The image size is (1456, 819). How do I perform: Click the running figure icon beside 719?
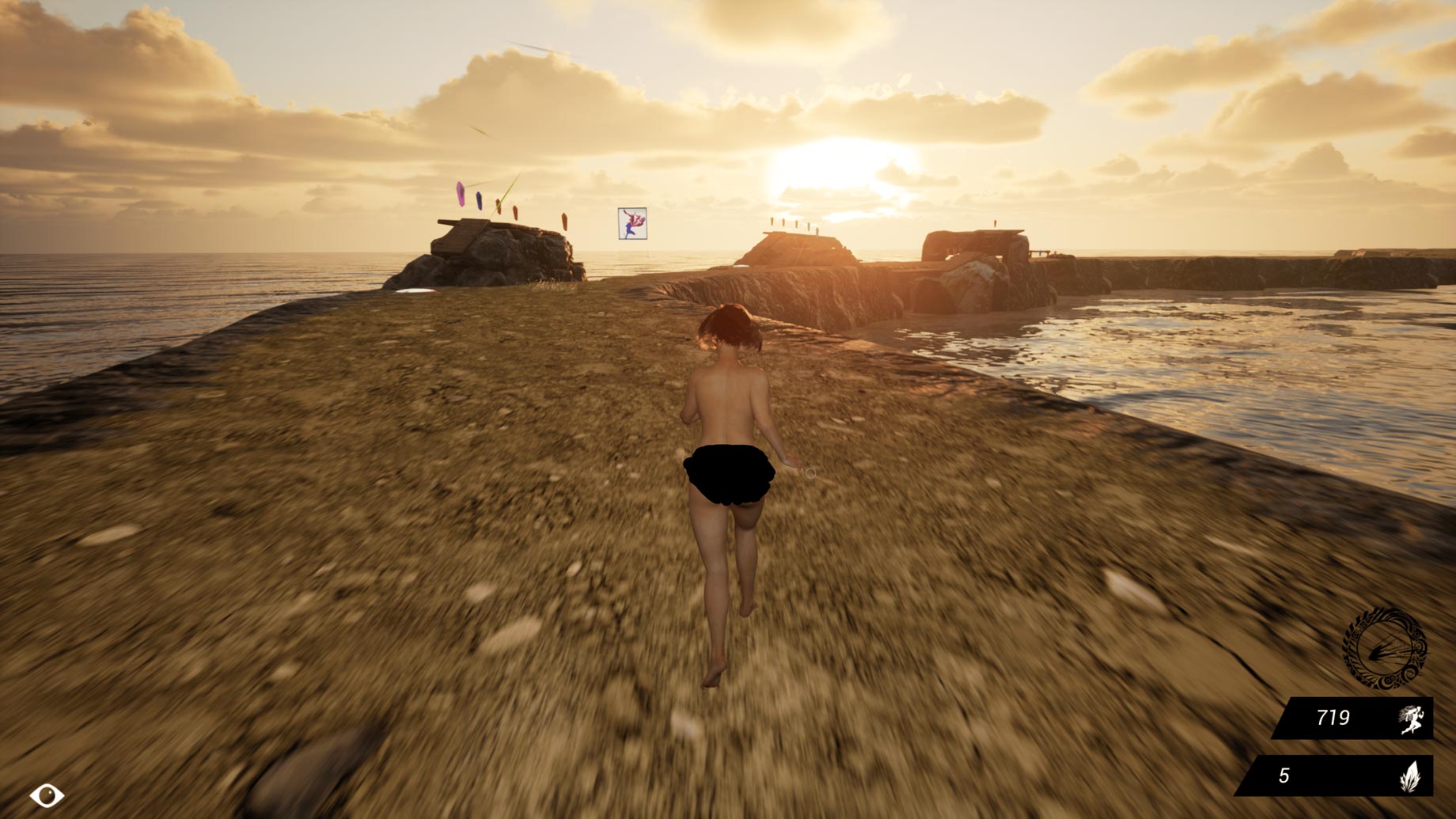[x=1412, y=719]
